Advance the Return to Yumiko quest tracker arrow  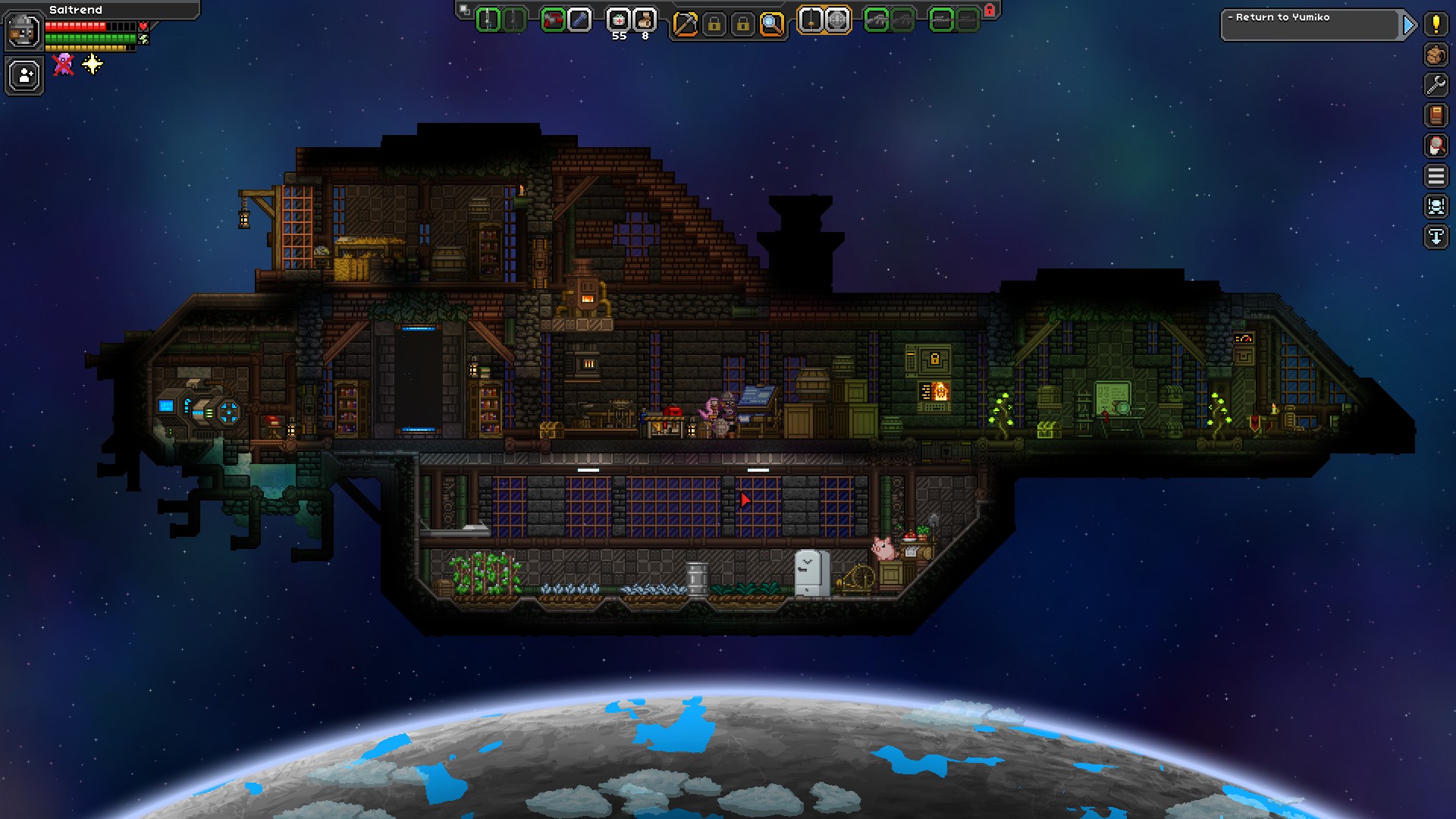[x=1408, y=25]
